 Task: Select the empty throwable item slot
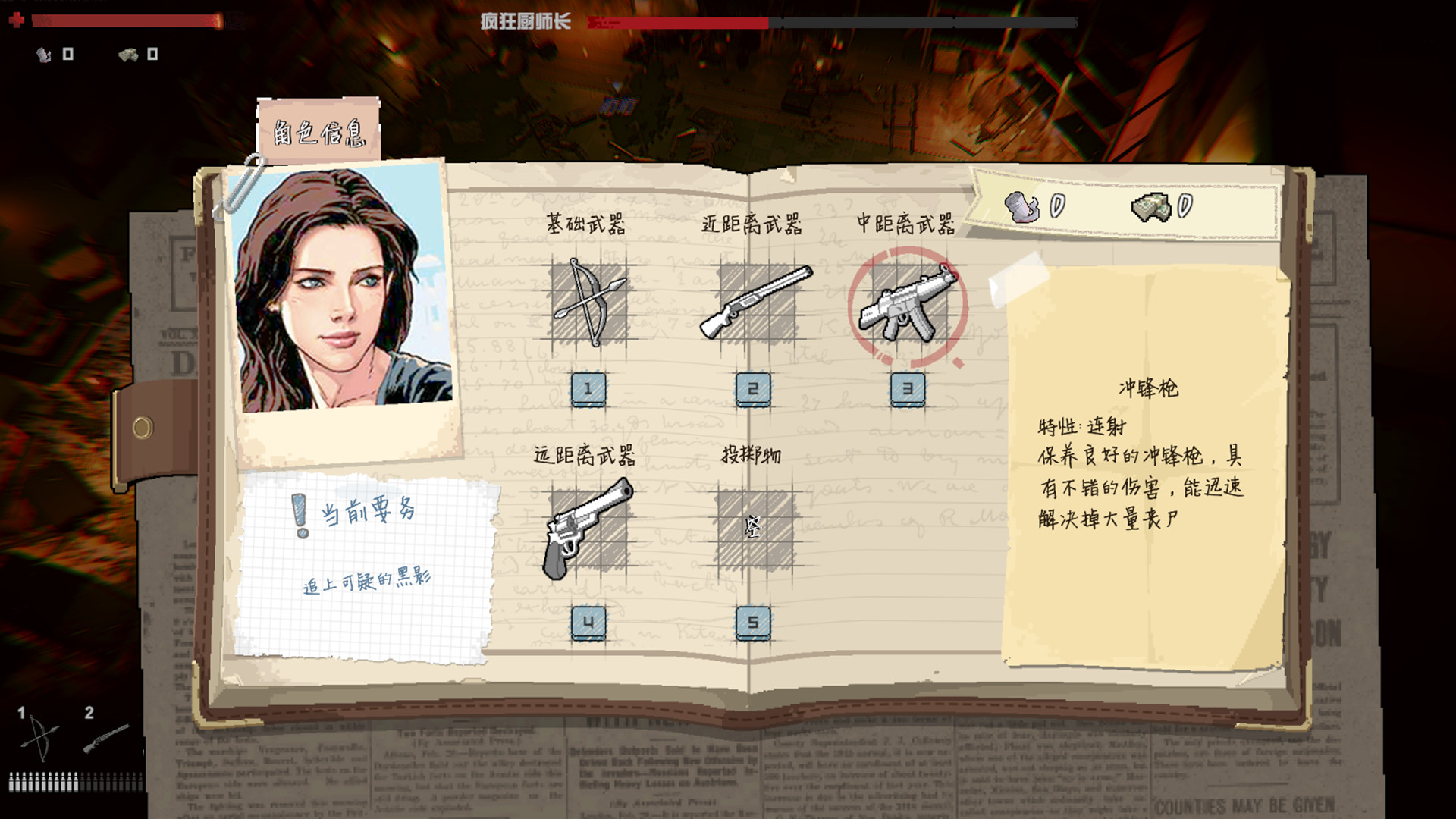[x=753, y=528]
